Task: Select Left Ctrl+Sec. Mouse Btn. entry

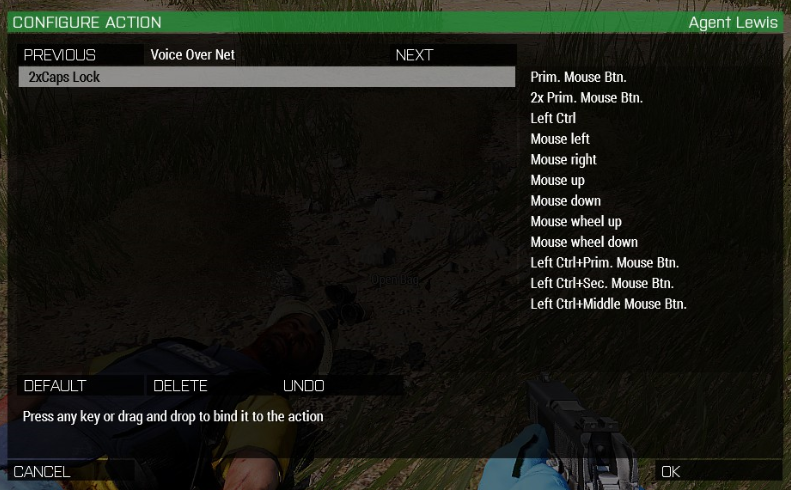Action: [603, 284]
